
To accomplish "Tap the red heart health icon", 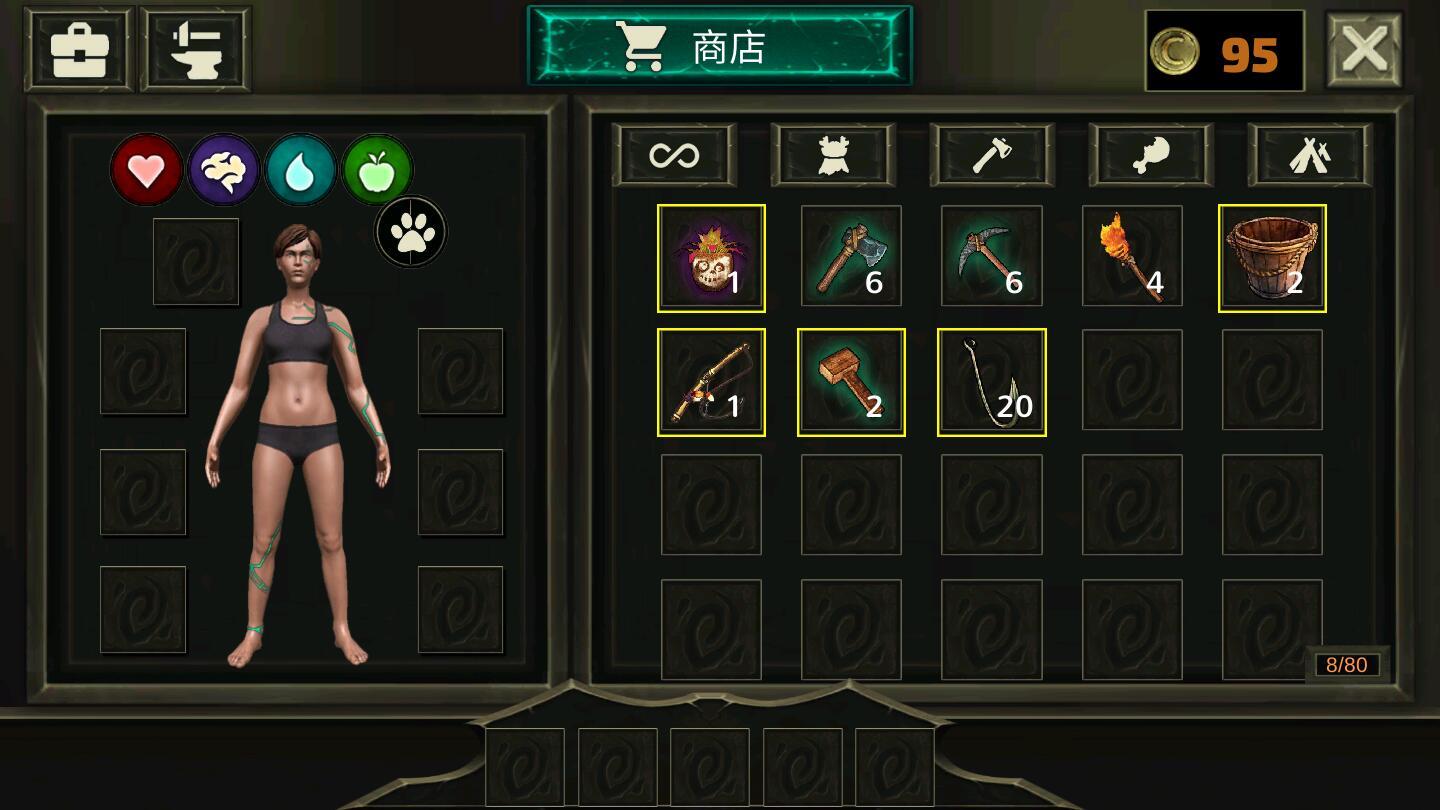I will pyautogui.click(x=147, y=170).
